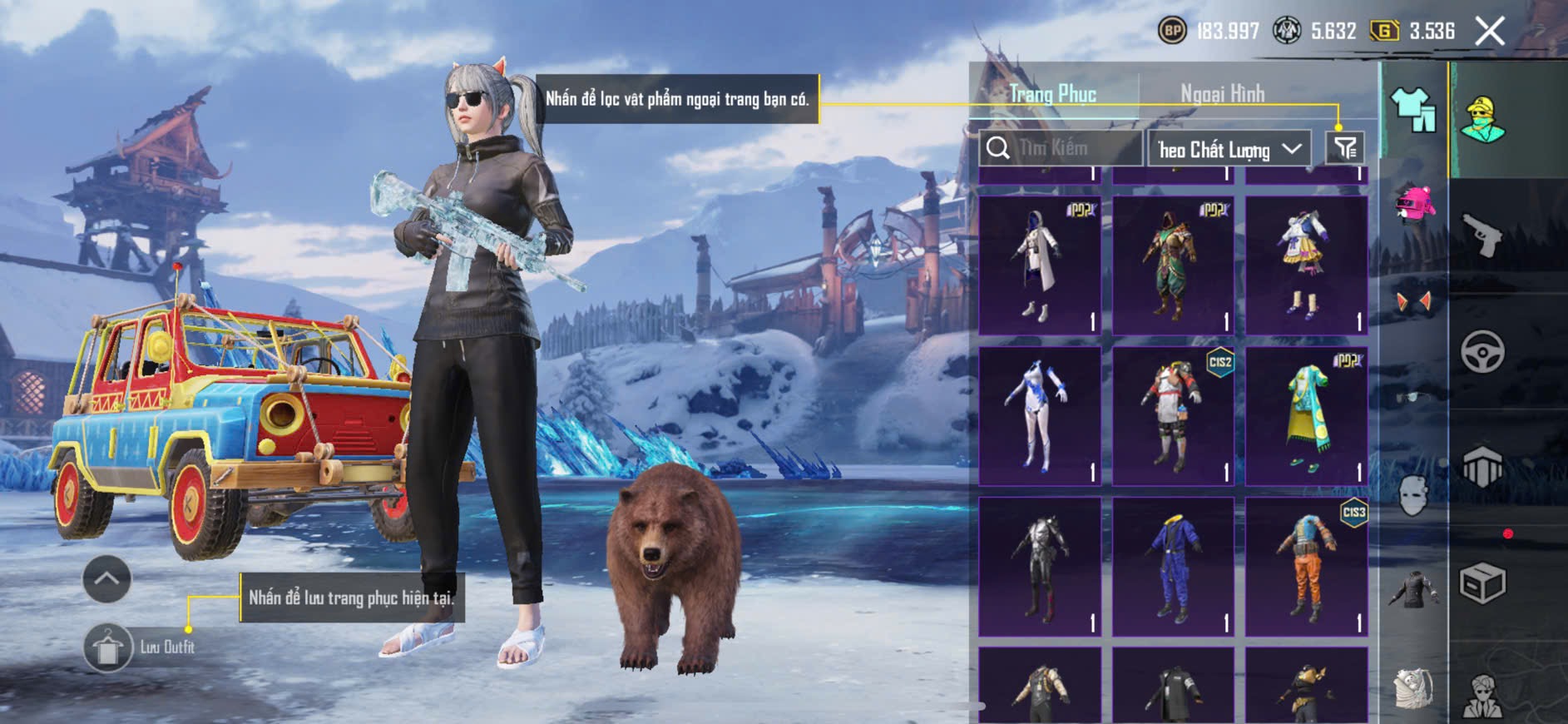
Task: Open the pistol weapon skins category
Action: [1482, 236]
